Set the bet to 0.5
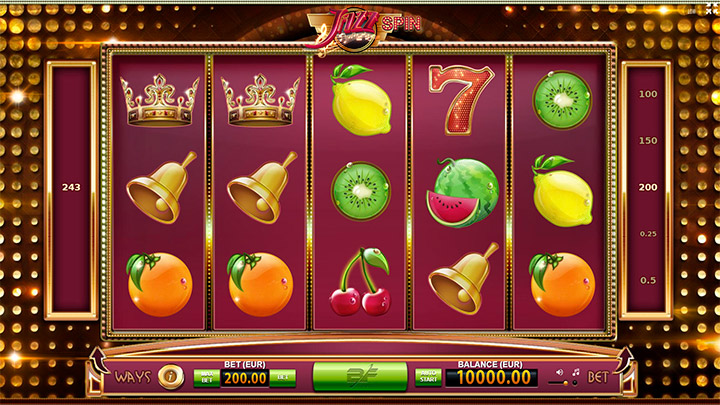Viewport: 720px width, 405px height. pyautogui.click(x=648, y=280)
